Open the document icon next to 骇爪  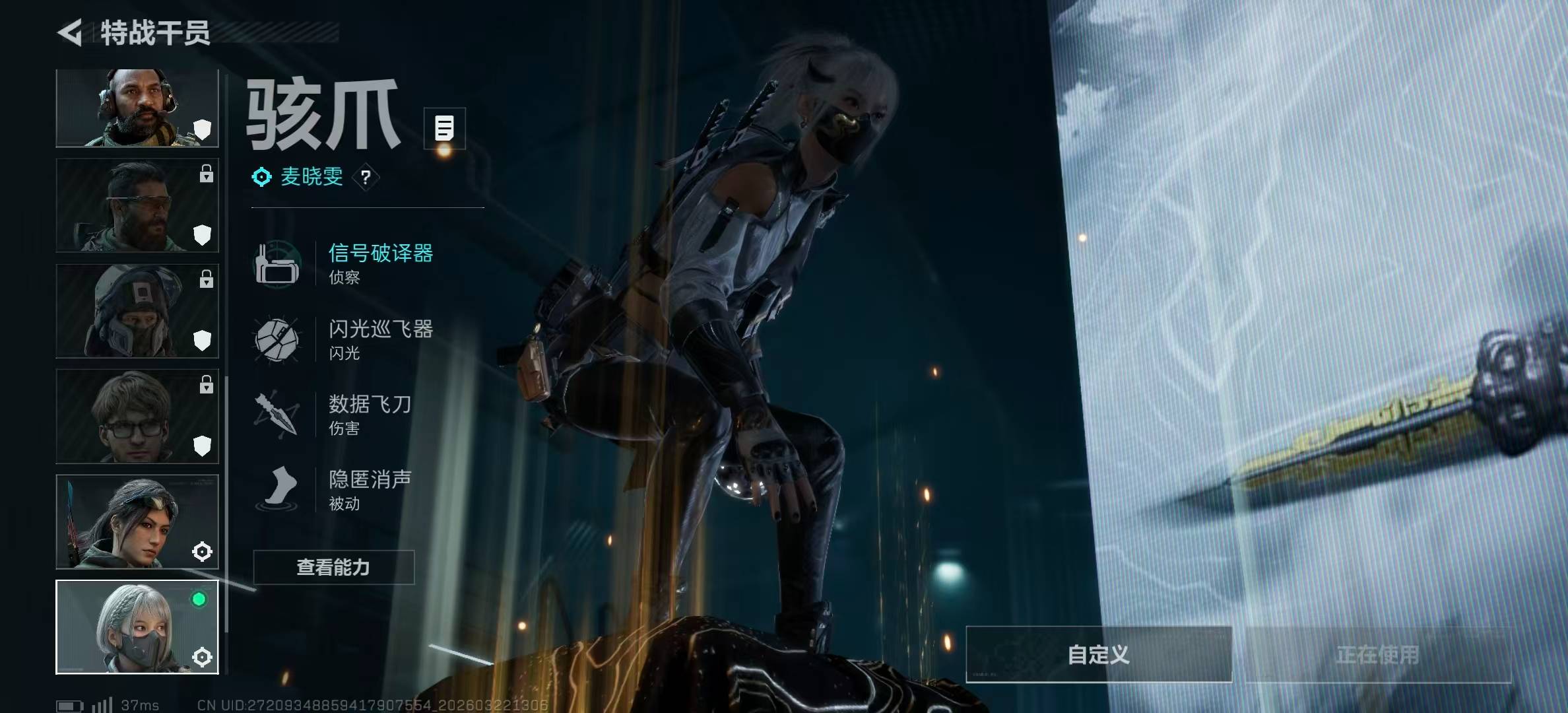point(444,128)
